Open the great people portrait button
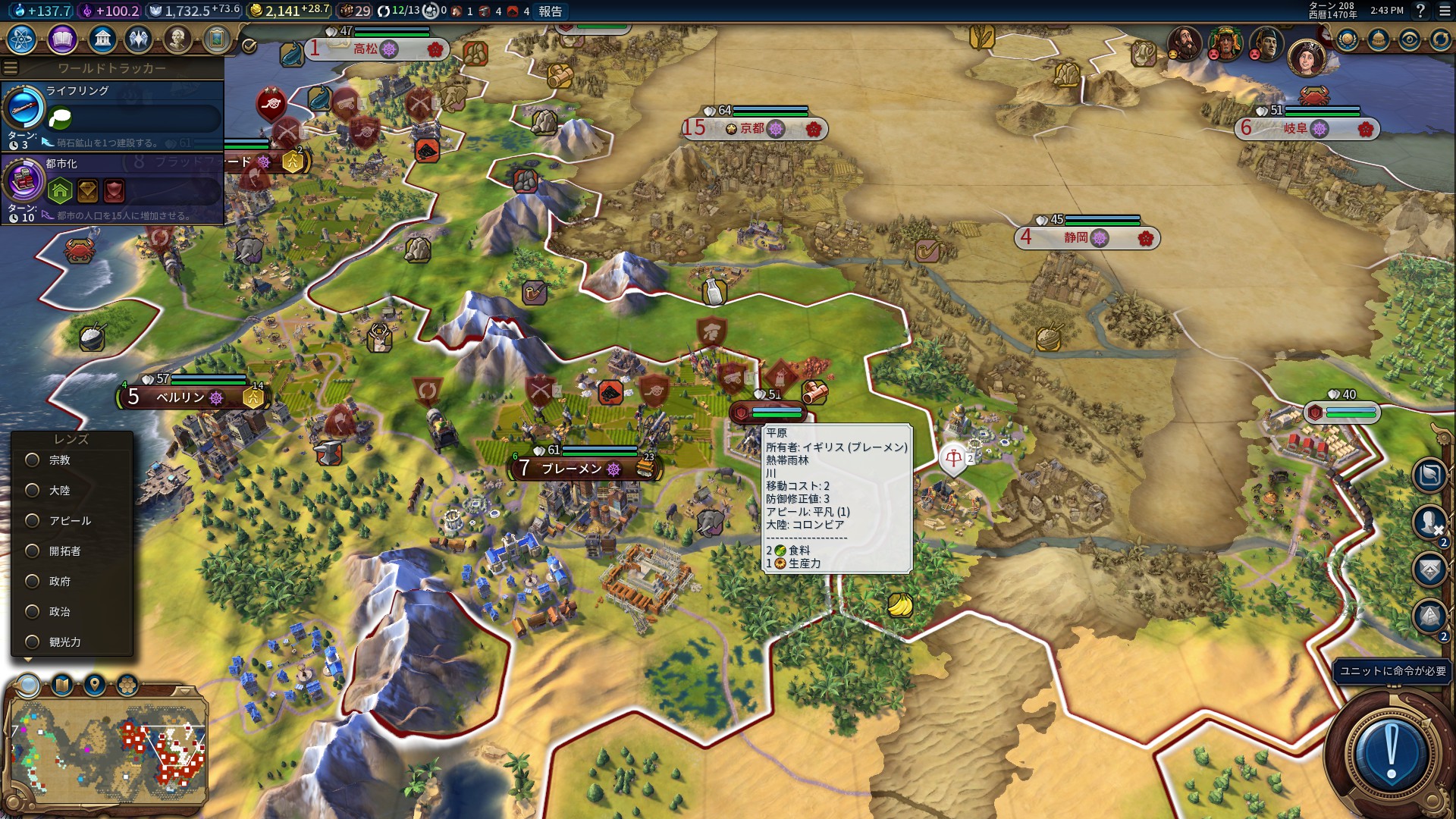1456x819 pixels. [x=177, y=39]
